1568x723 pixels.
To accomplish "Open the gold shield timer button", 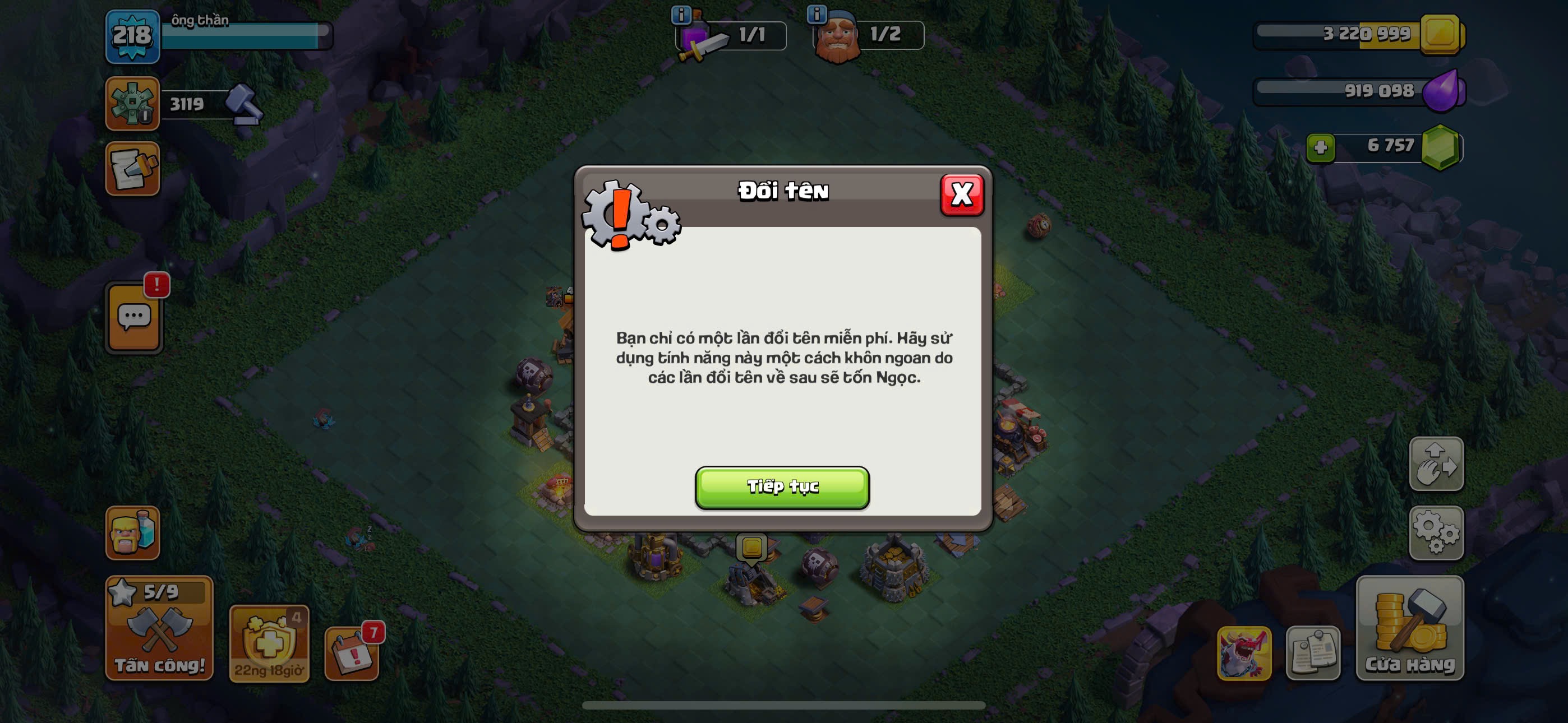I will pyautogui.click(x=269, y=644).
